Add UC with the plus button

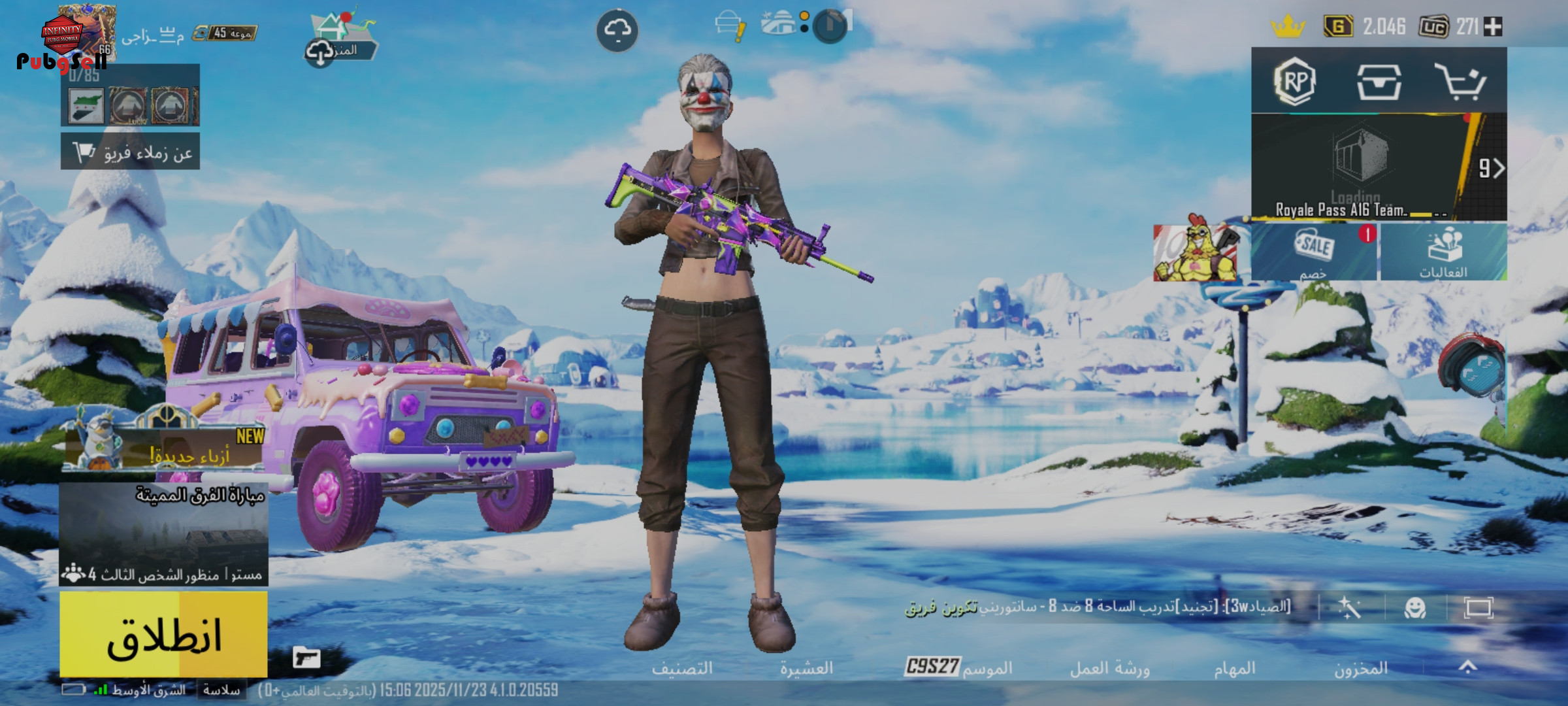(1493, 27)
